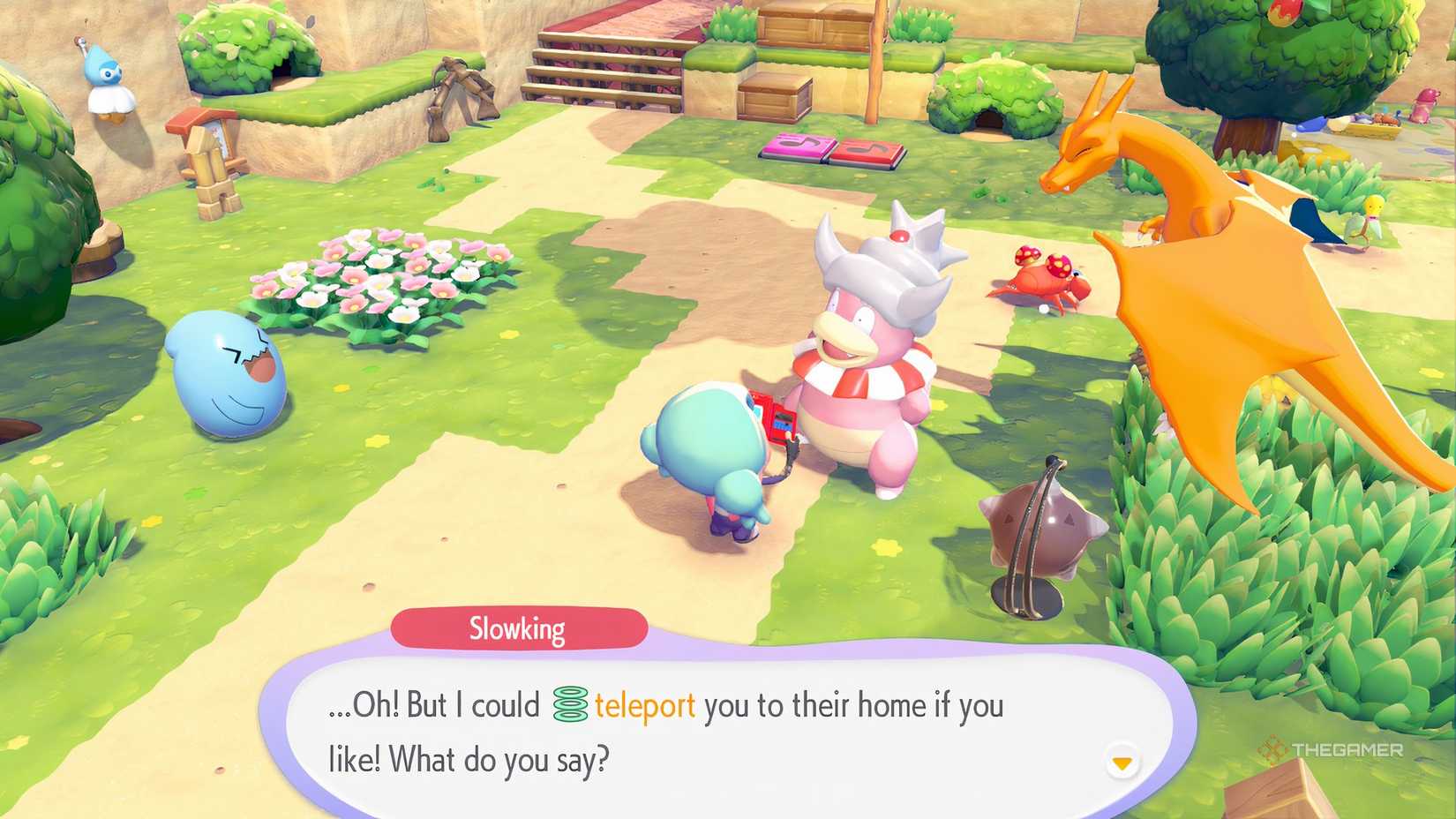The image size is (1456, 819).
Task: Click the yellow arrow to advance the dialogue
Action: (x=1122, y=762)
